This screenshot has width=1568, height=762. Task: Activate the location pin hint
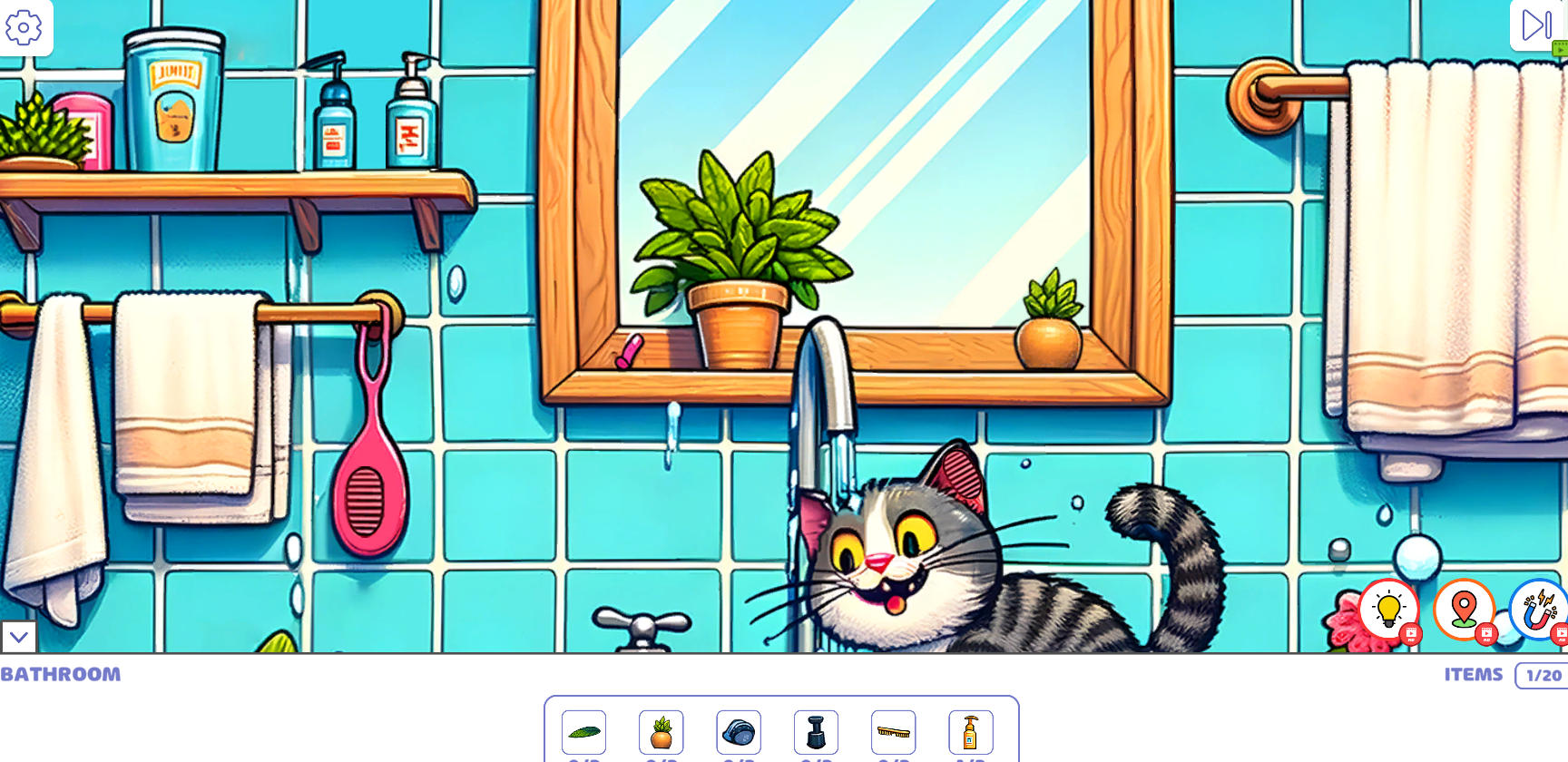pos(1464,611)
